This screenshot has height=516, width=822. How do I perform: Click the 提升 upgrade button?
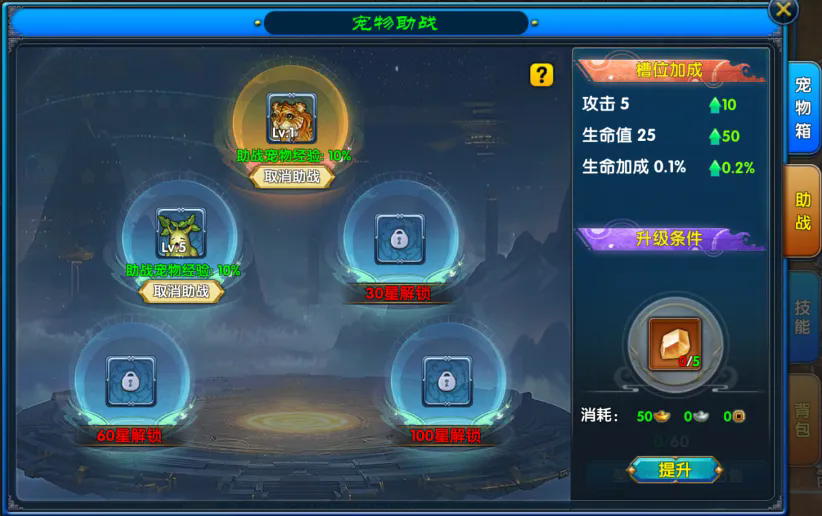click(x=675, y=469)
